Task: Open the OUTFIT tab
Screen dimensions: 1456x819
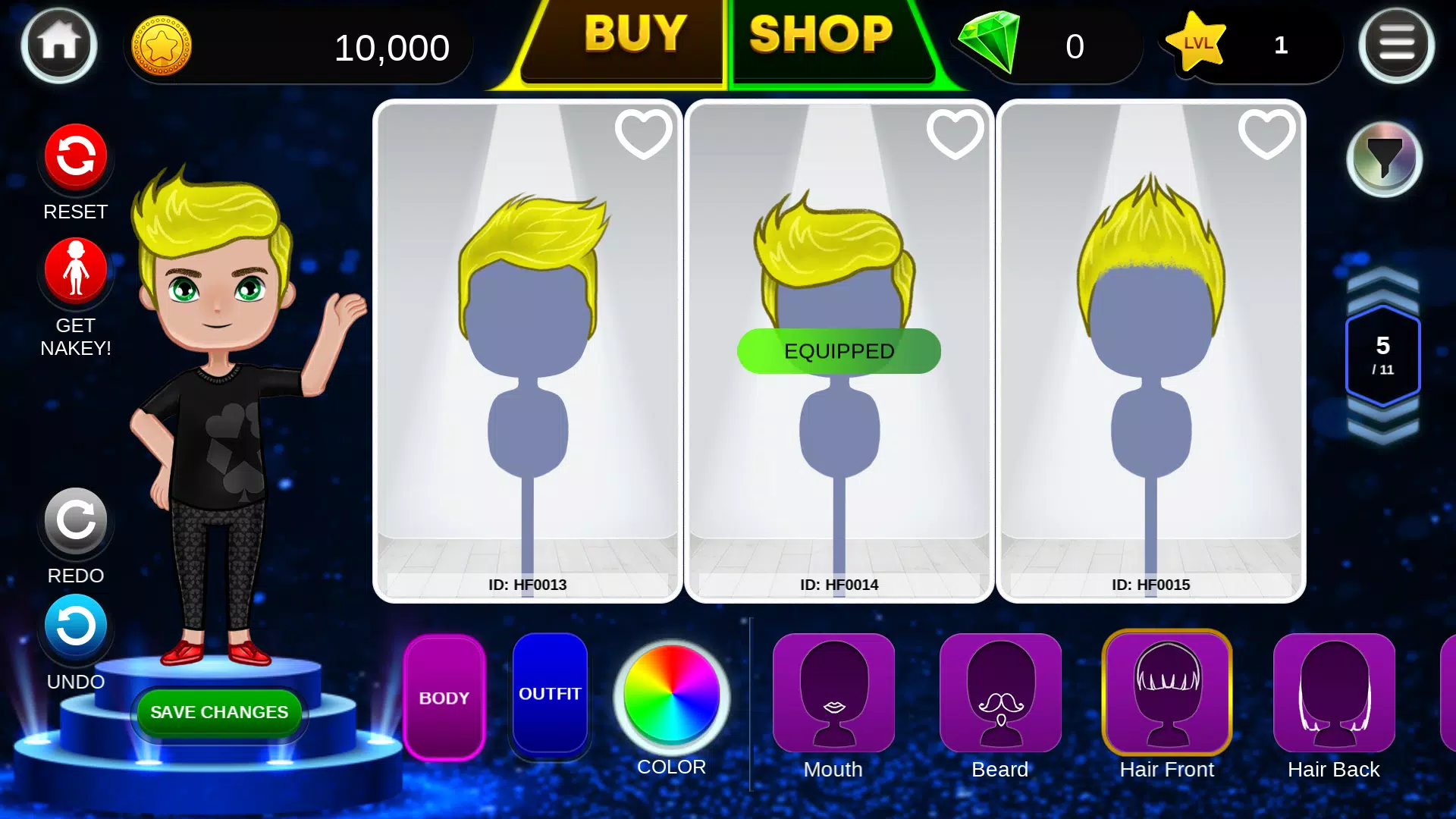Action: [550, 693]
